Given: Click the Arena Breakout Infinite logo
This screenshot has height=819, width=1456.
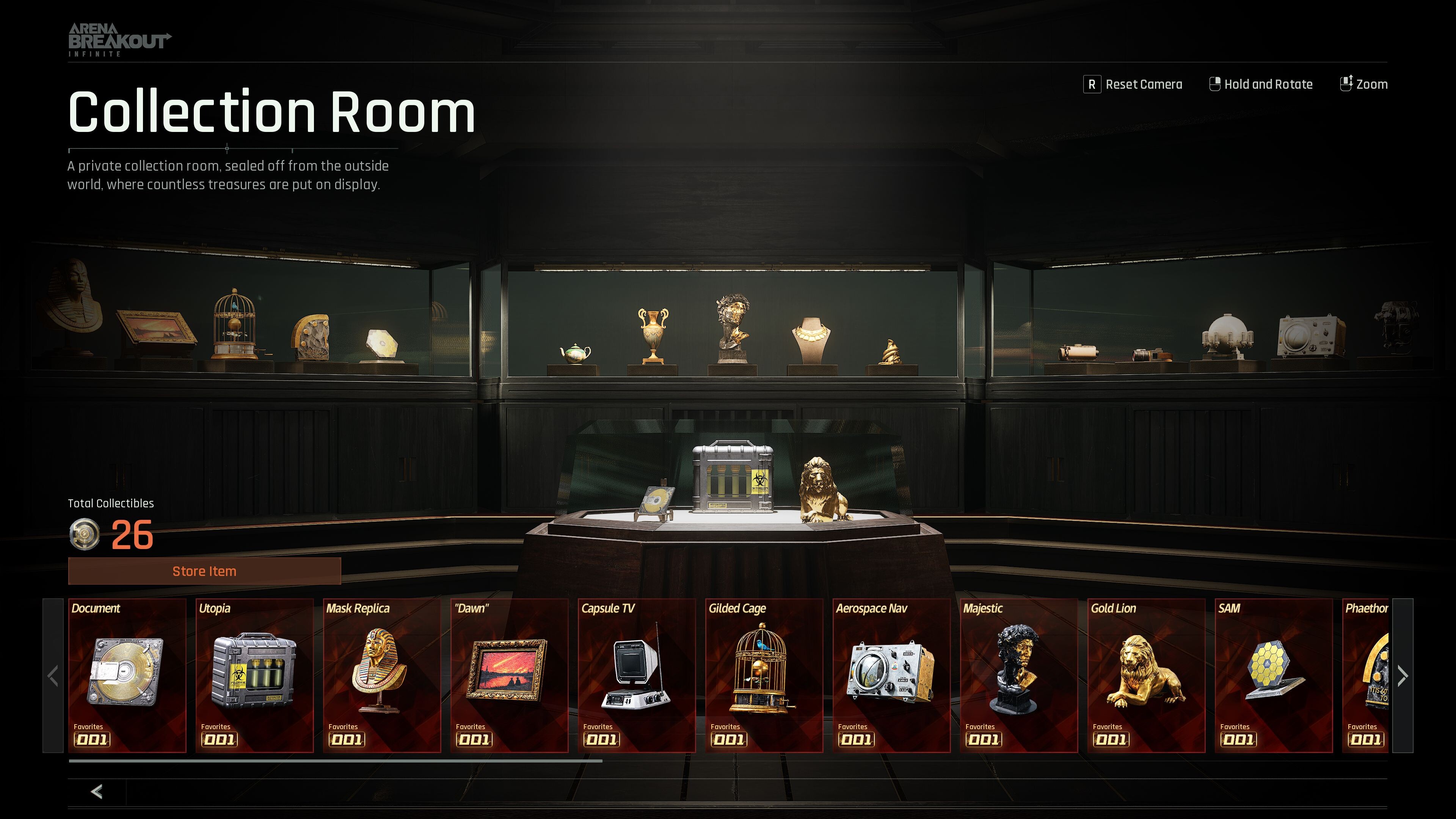Looking at the screenshot, I should [x=119, y=39].
